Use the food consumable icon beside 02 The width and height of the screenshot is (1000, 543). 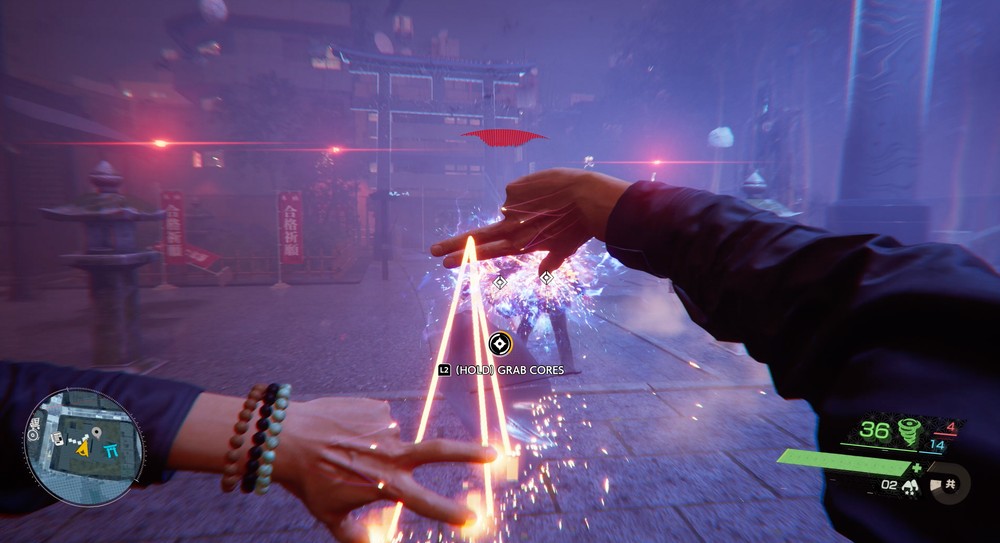coord(911,486)
